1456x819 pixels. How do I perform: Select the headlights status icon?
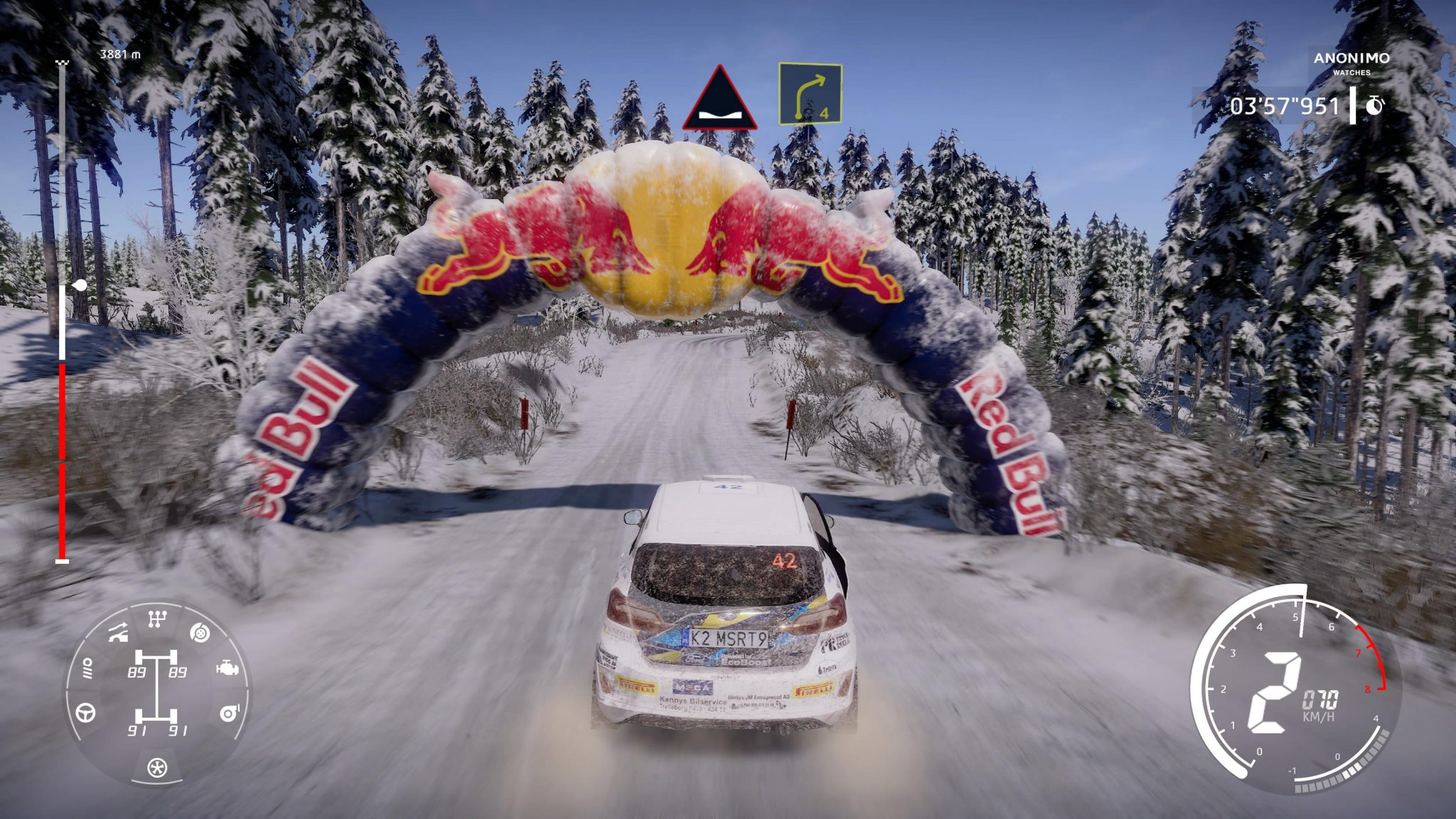[87, 668]
